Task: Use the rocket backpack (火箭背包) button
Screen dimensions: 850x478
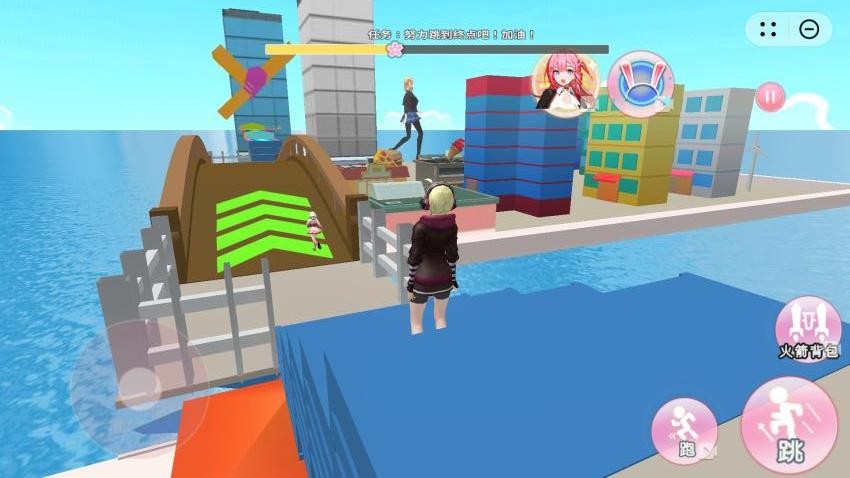Action: pos(807,327)
